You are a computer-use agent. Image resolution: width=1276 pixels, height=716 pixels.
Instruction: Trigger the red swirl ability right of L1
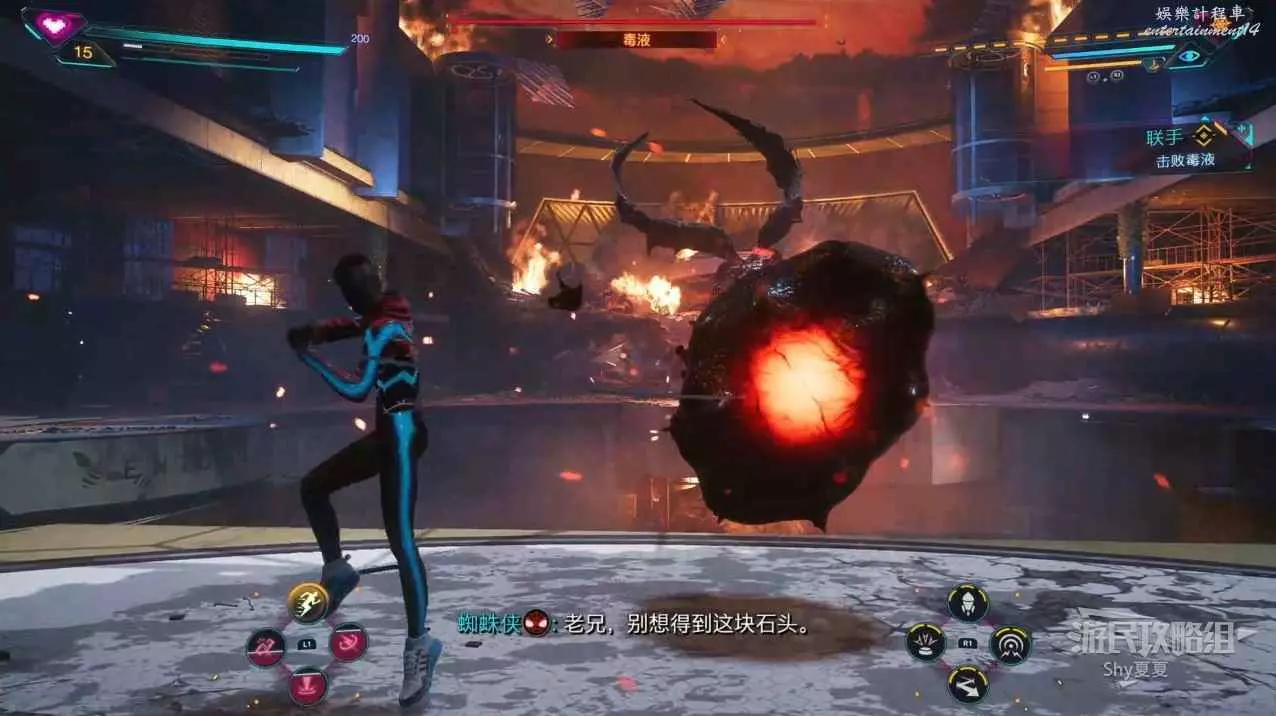coord(349,643)
